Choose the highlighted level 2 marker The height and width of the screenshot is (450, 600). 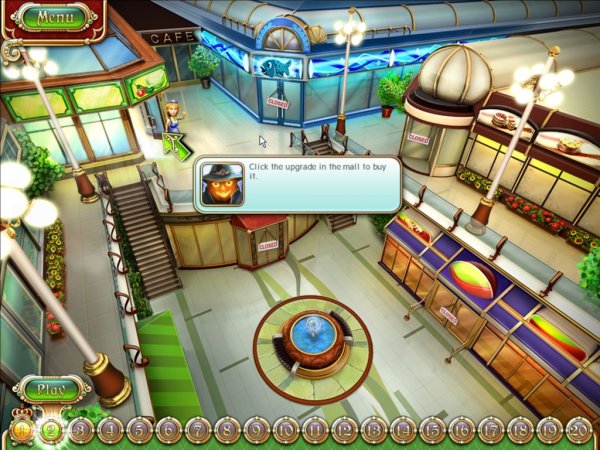point(51,430)
